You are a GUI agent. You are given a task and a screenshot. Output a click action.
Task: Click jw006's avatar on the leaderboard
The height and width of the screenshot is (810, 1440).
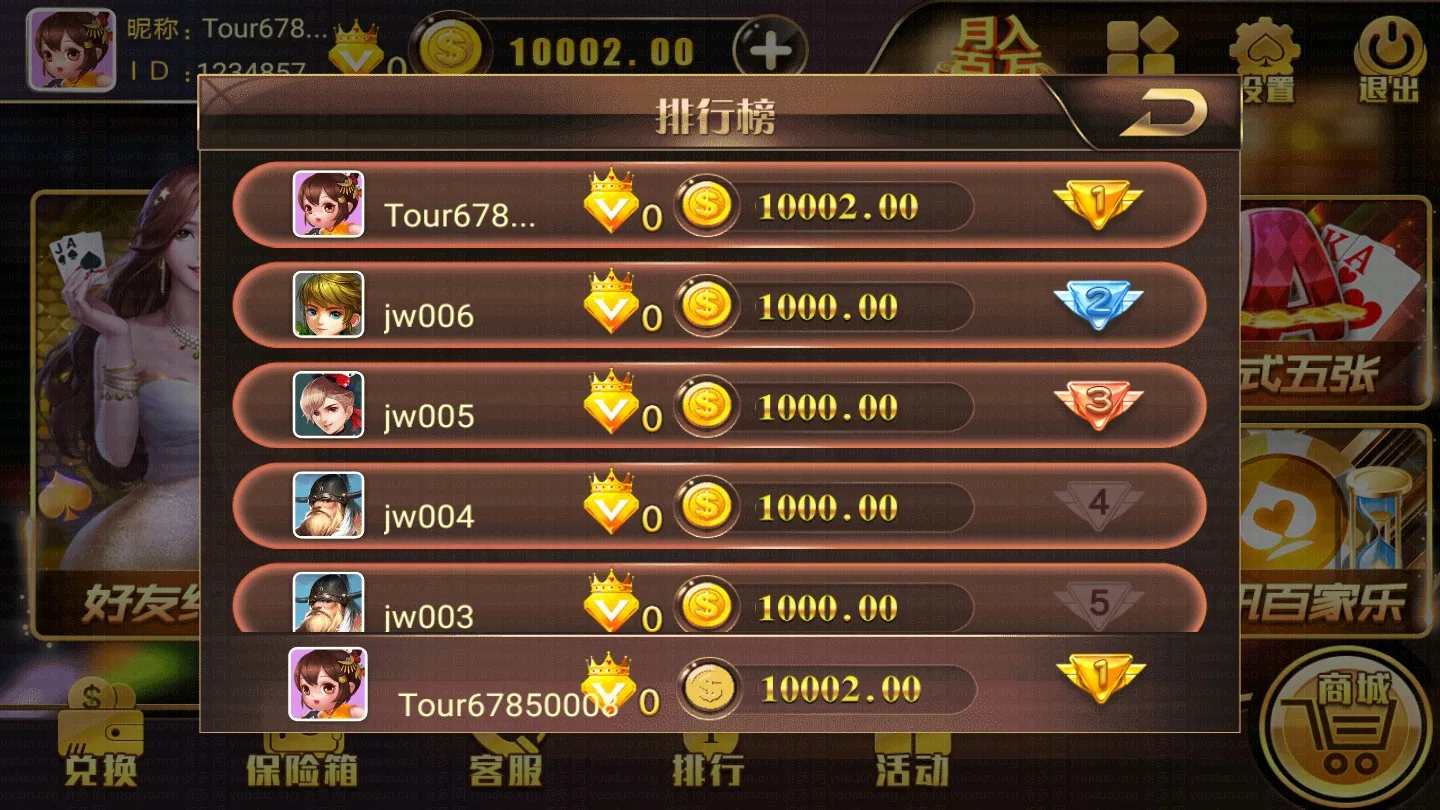[x=327, y=304]
